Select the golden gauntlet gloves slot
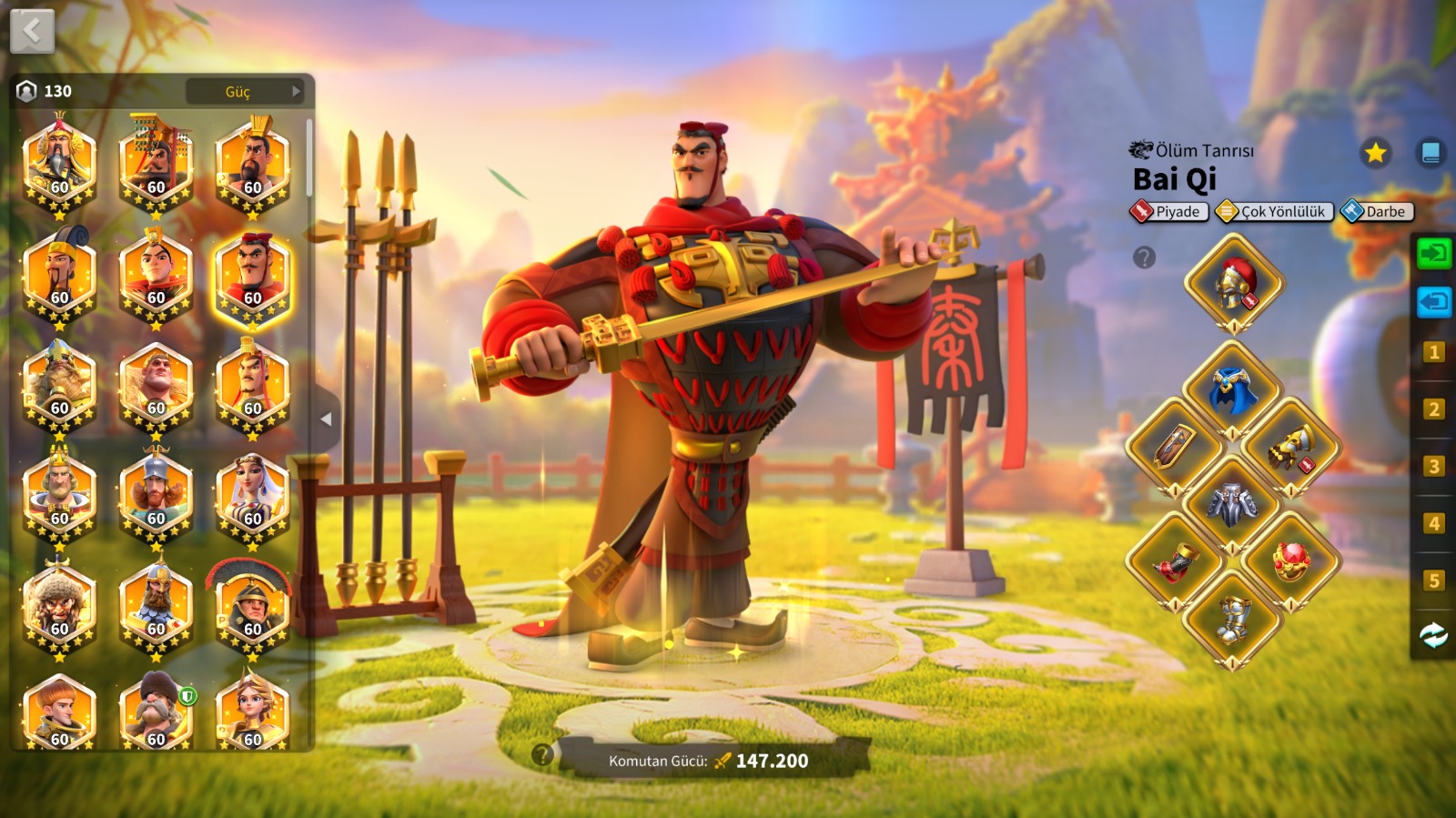The width and height of the screenshot is (1456, 818). point(1291,448)
